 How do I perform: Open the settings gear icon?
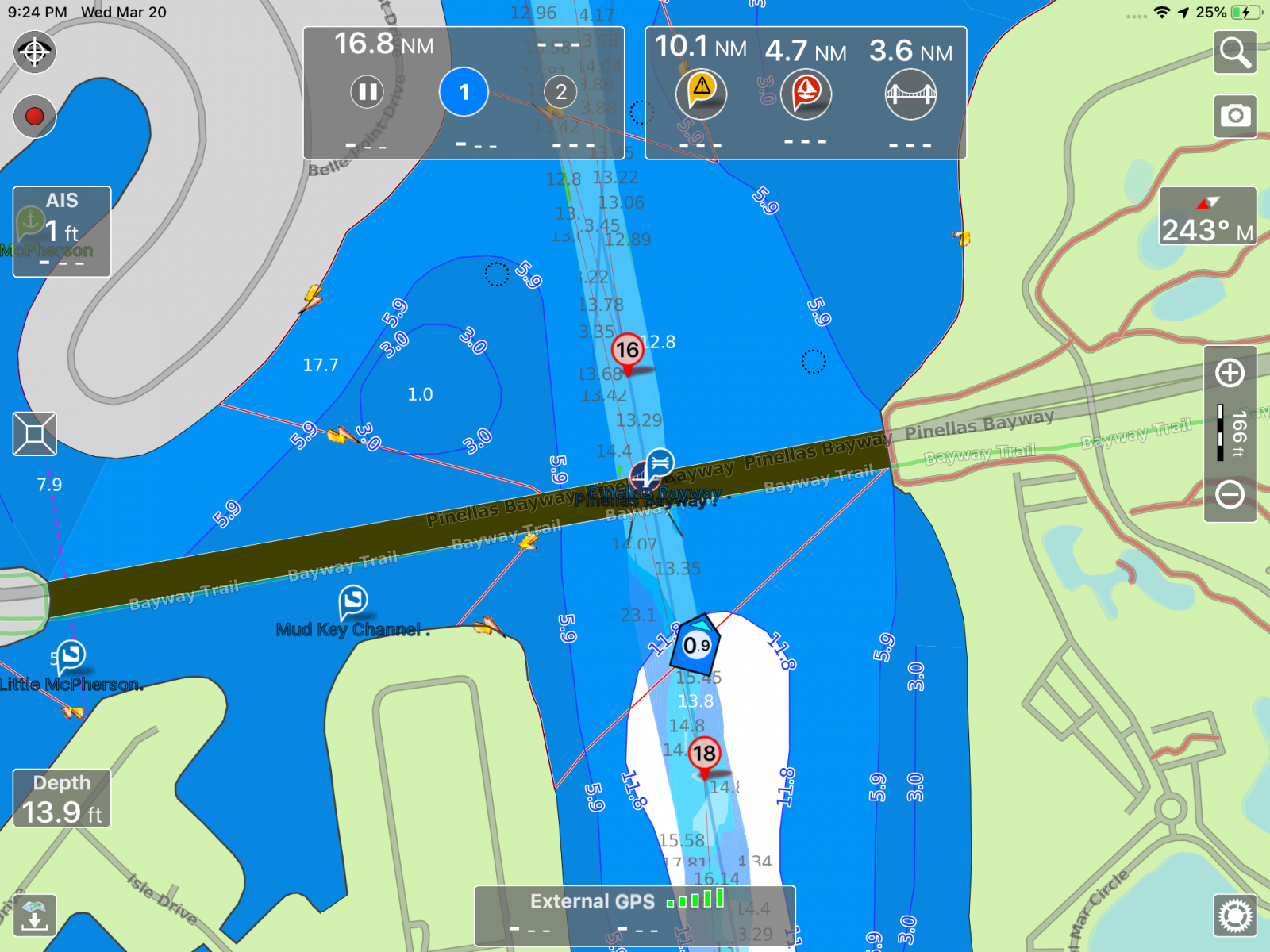click(1235, 914)
